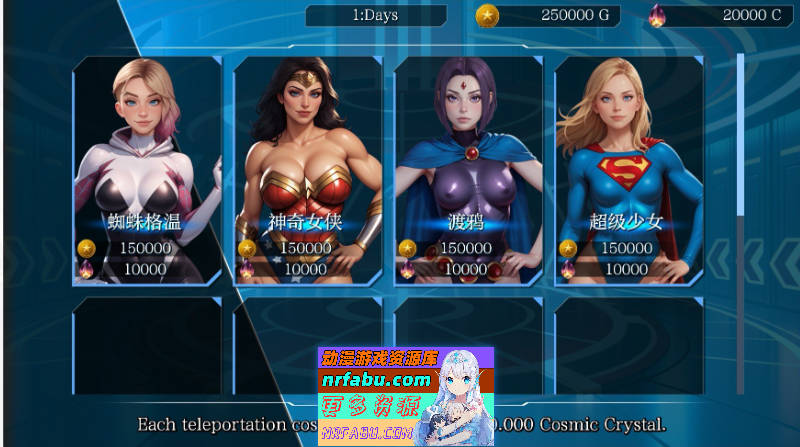Select the Spider-Gwen character card

point(147,170)
